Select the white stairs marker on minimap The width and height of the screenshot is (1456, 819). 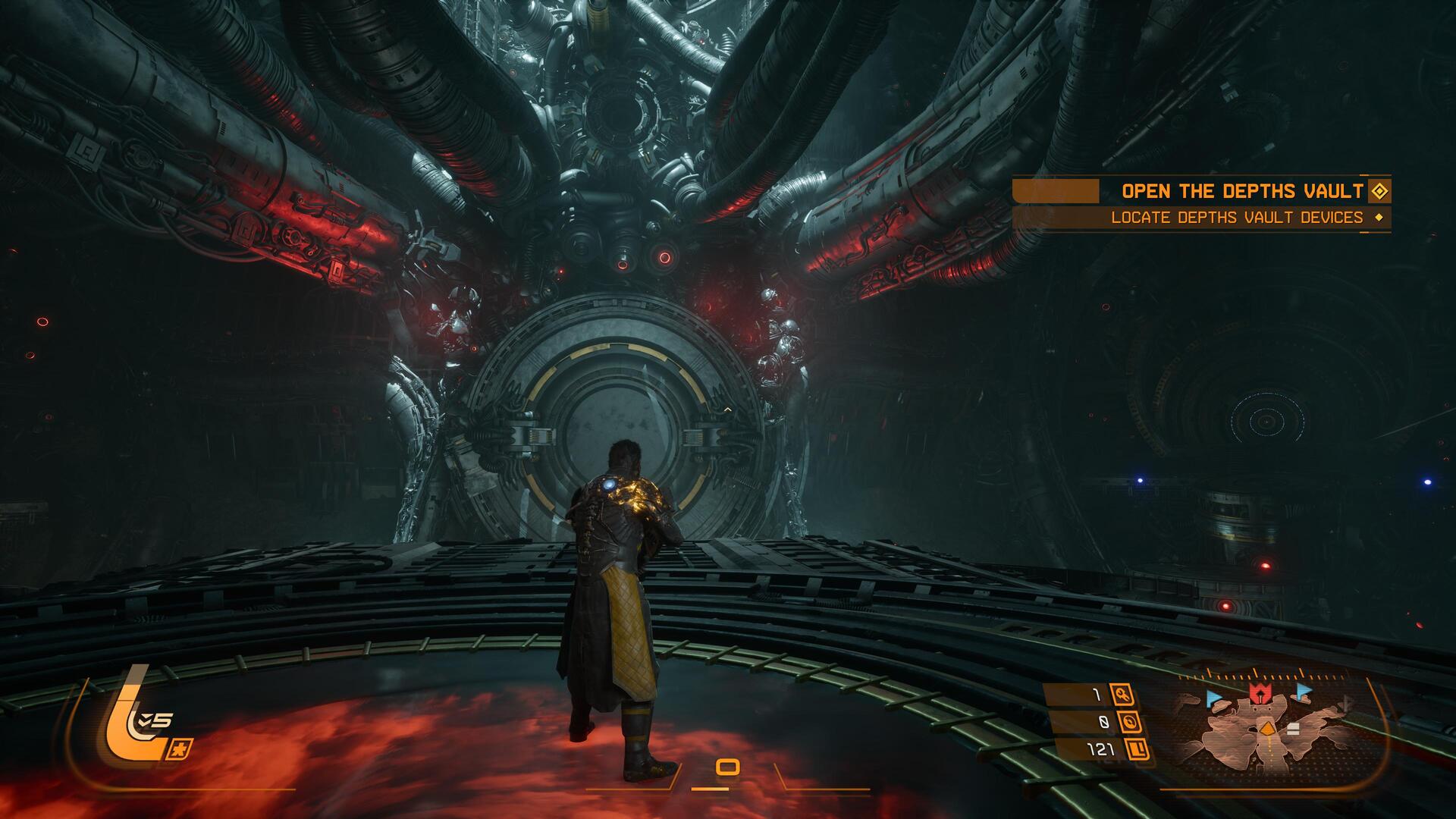click(x=1293, y=729)
